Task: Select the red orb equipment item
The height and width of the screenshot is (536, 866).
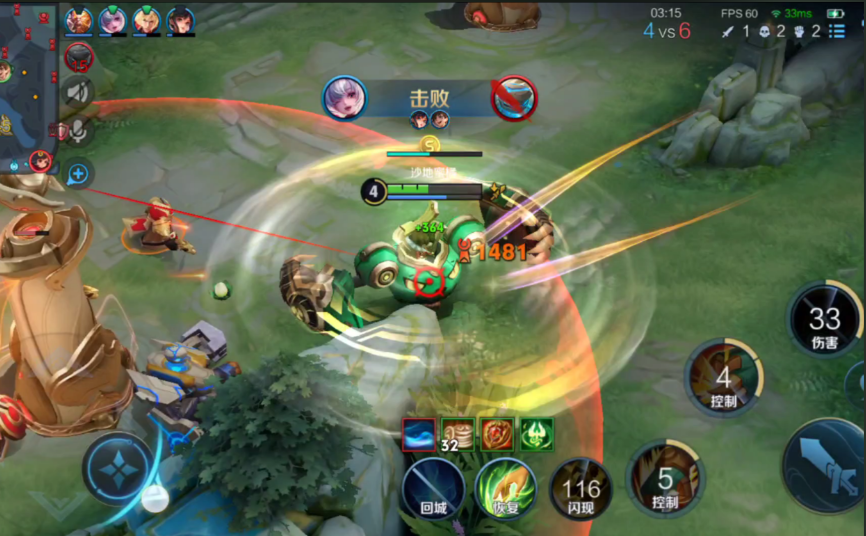Action: pos(497,434)
